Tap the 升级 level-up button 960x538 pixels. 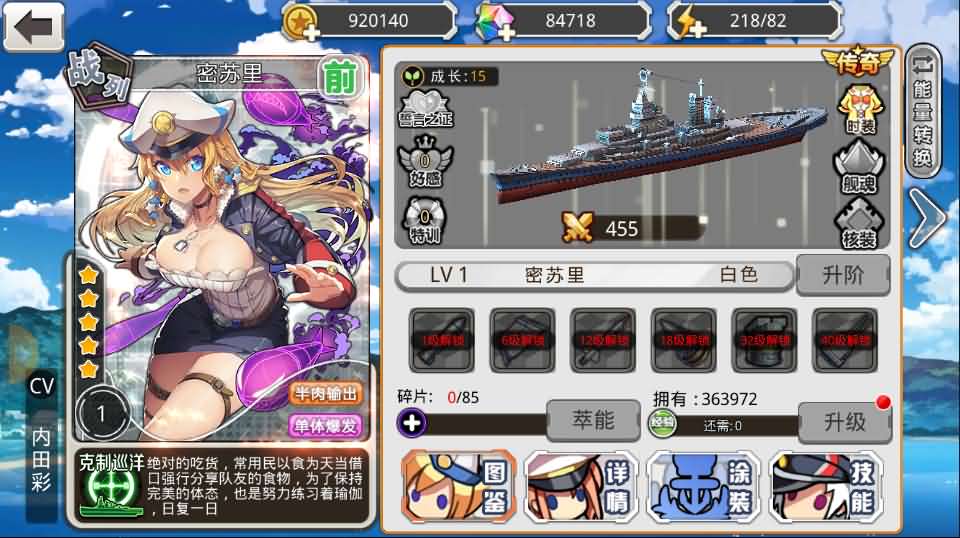click(844, 422)
